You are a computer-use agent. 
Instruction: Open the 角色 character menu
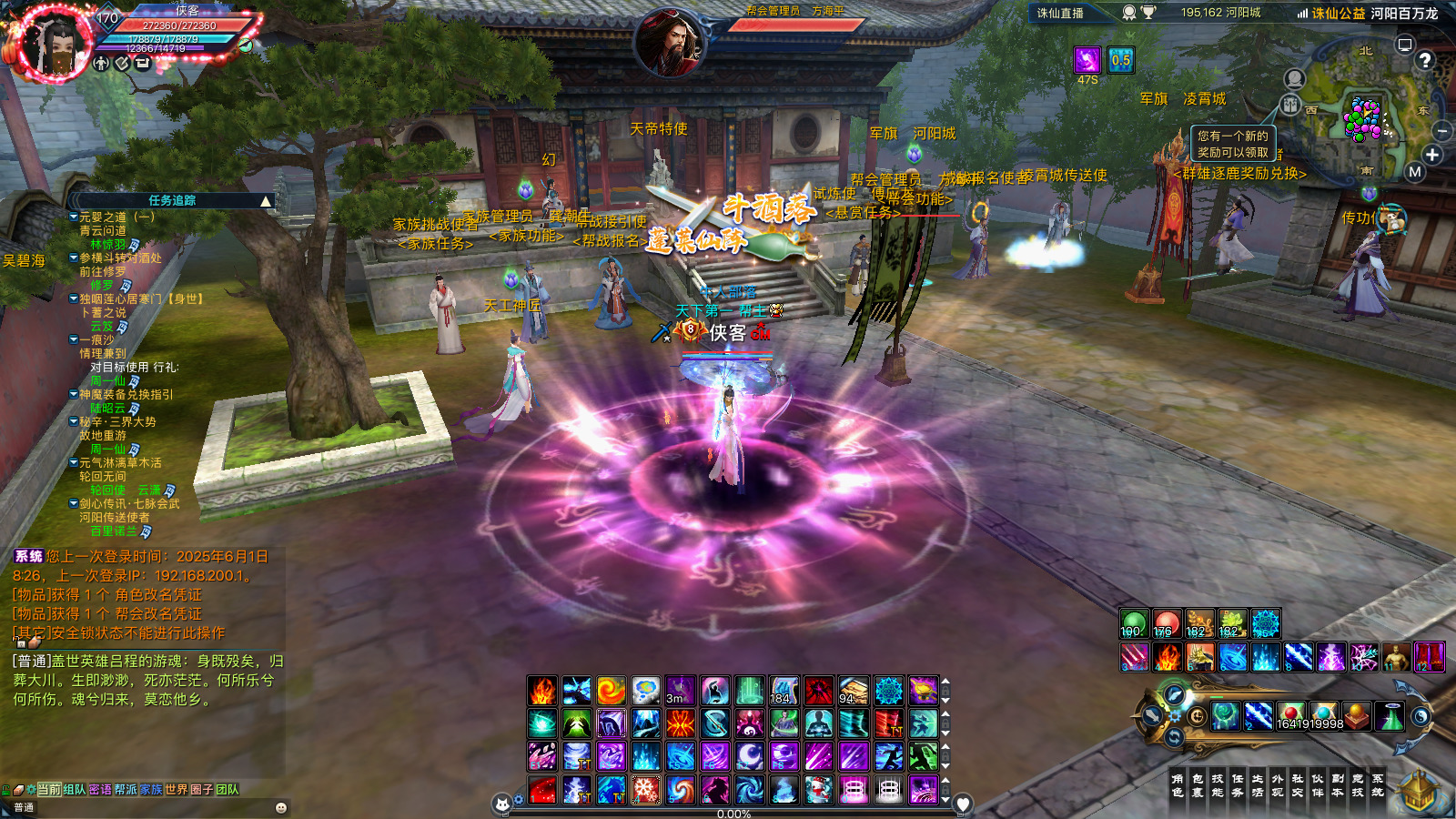pos(1178,785)
